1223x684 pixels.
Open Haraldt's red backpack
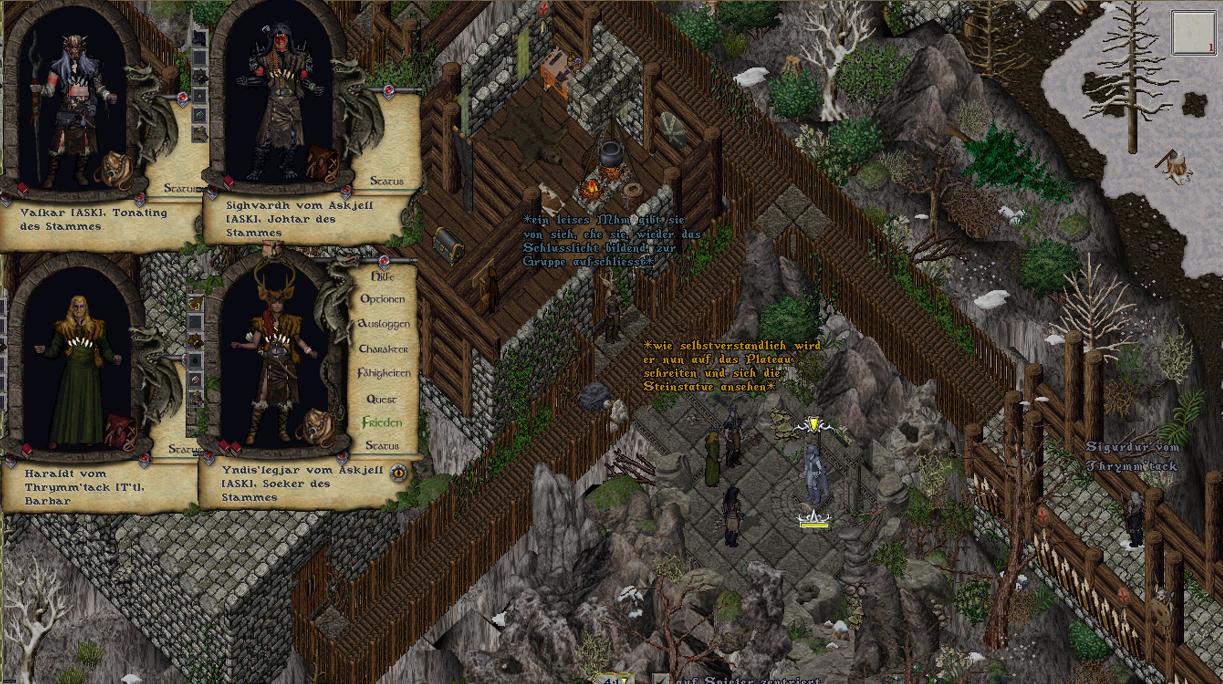[120, 430]
